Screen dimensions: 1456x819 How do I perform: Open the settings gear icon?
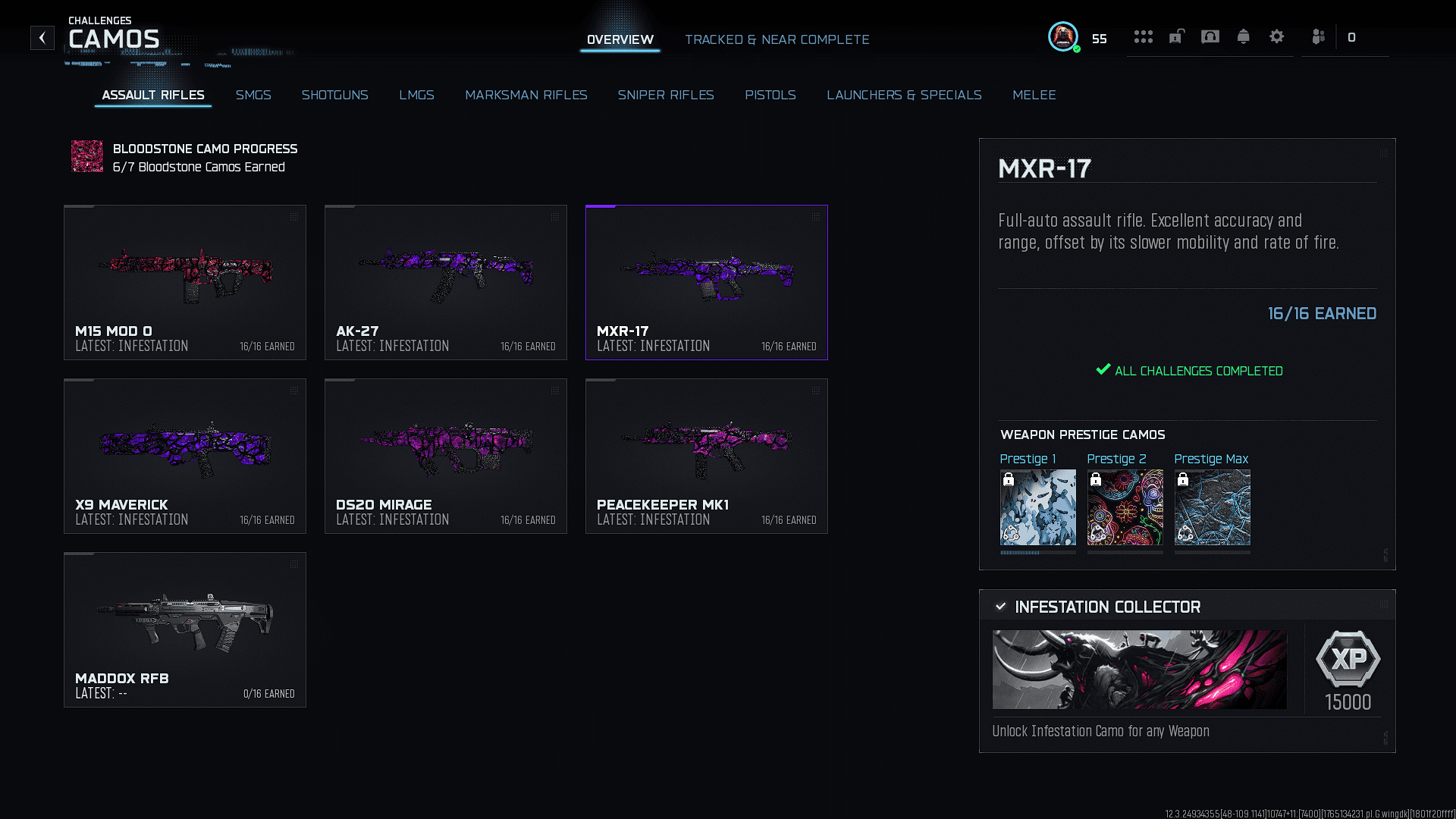[1277, 36]
